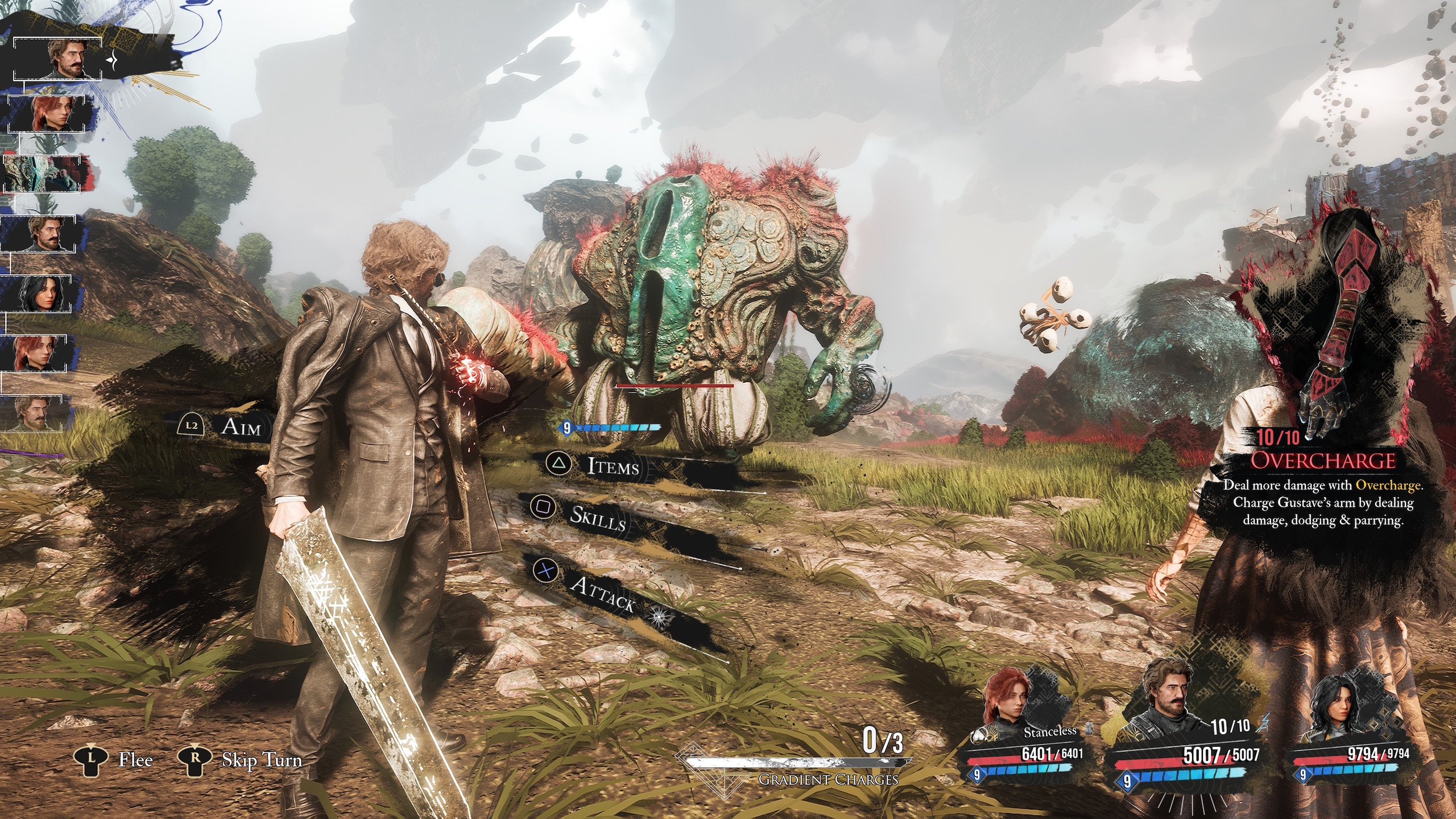Open the Items menu
1456x819 pixels.
pyautogui.click(x=612, y=466)
